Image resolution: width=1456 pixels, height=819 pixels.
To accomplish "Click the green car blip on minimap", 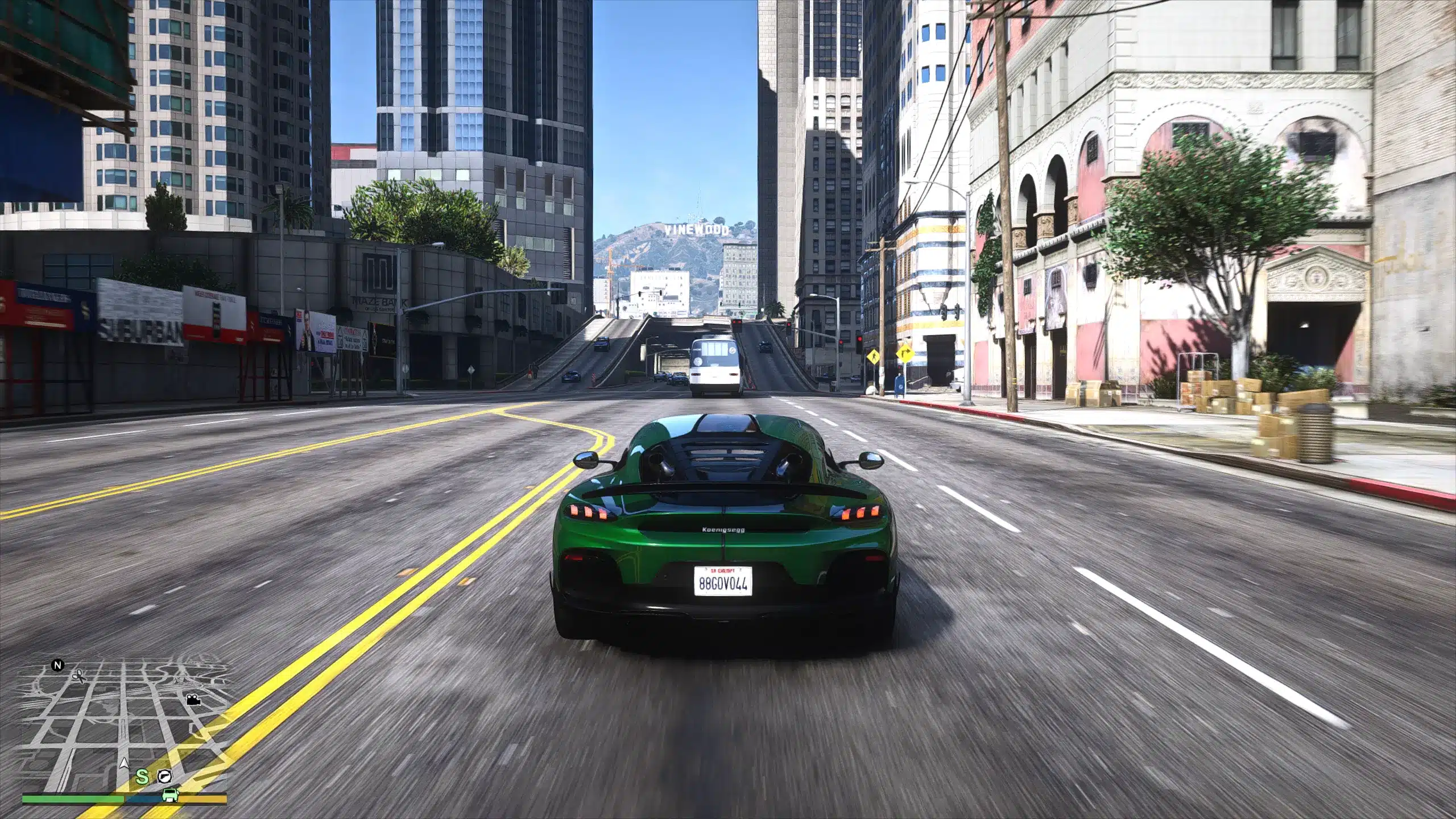I will pyautogui.click(x=169, y=794).
